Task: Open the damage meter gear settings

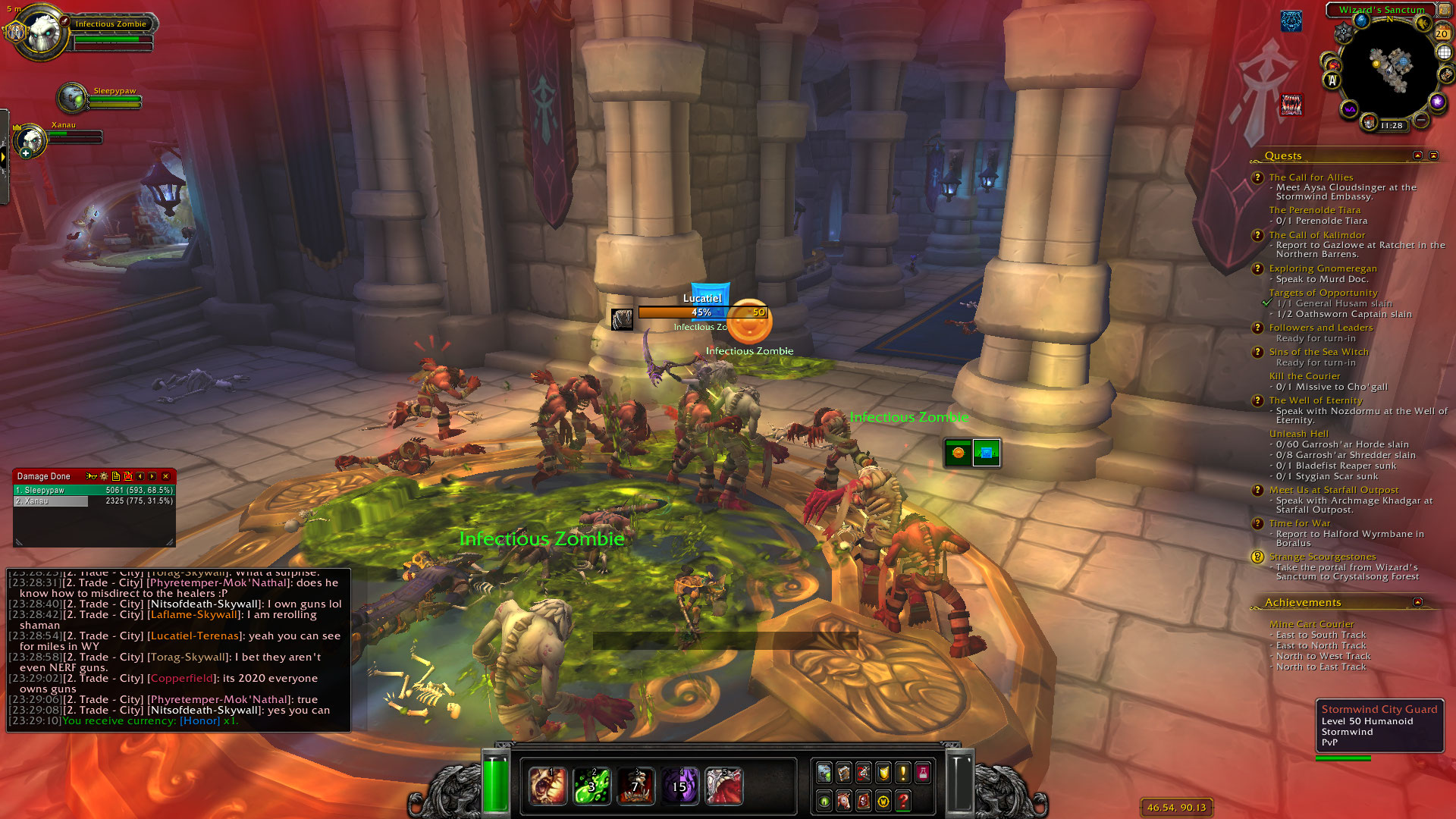Action: click(104, 476)
